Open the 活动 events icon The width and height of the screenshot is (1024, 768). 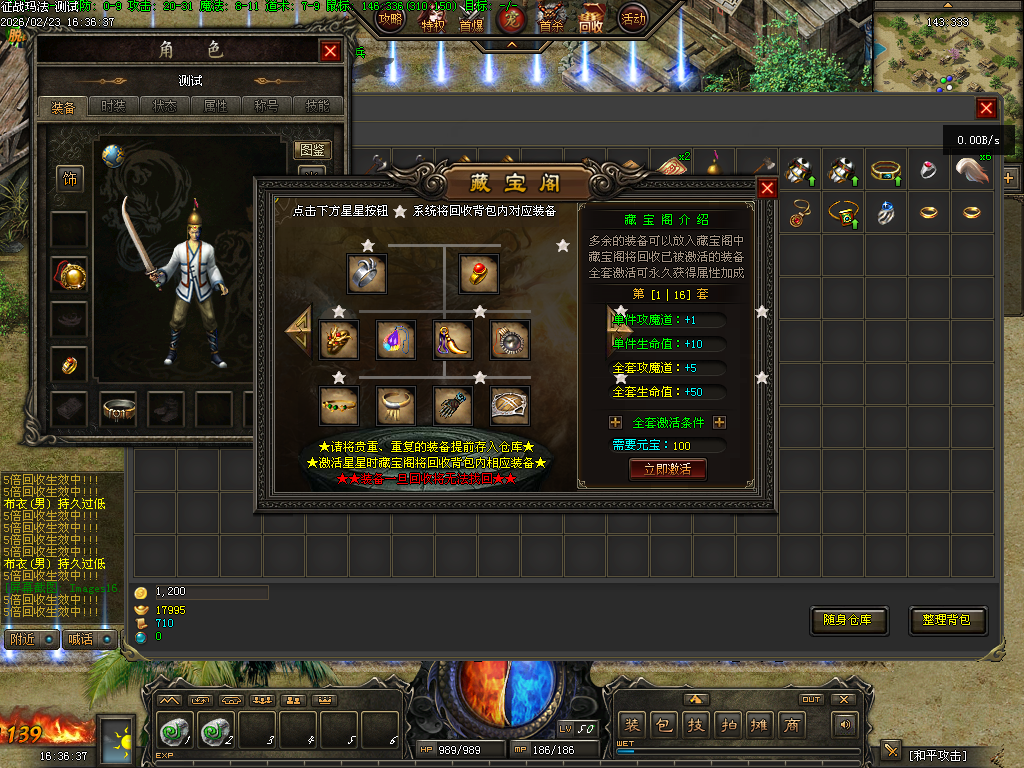tap(633, 18)
